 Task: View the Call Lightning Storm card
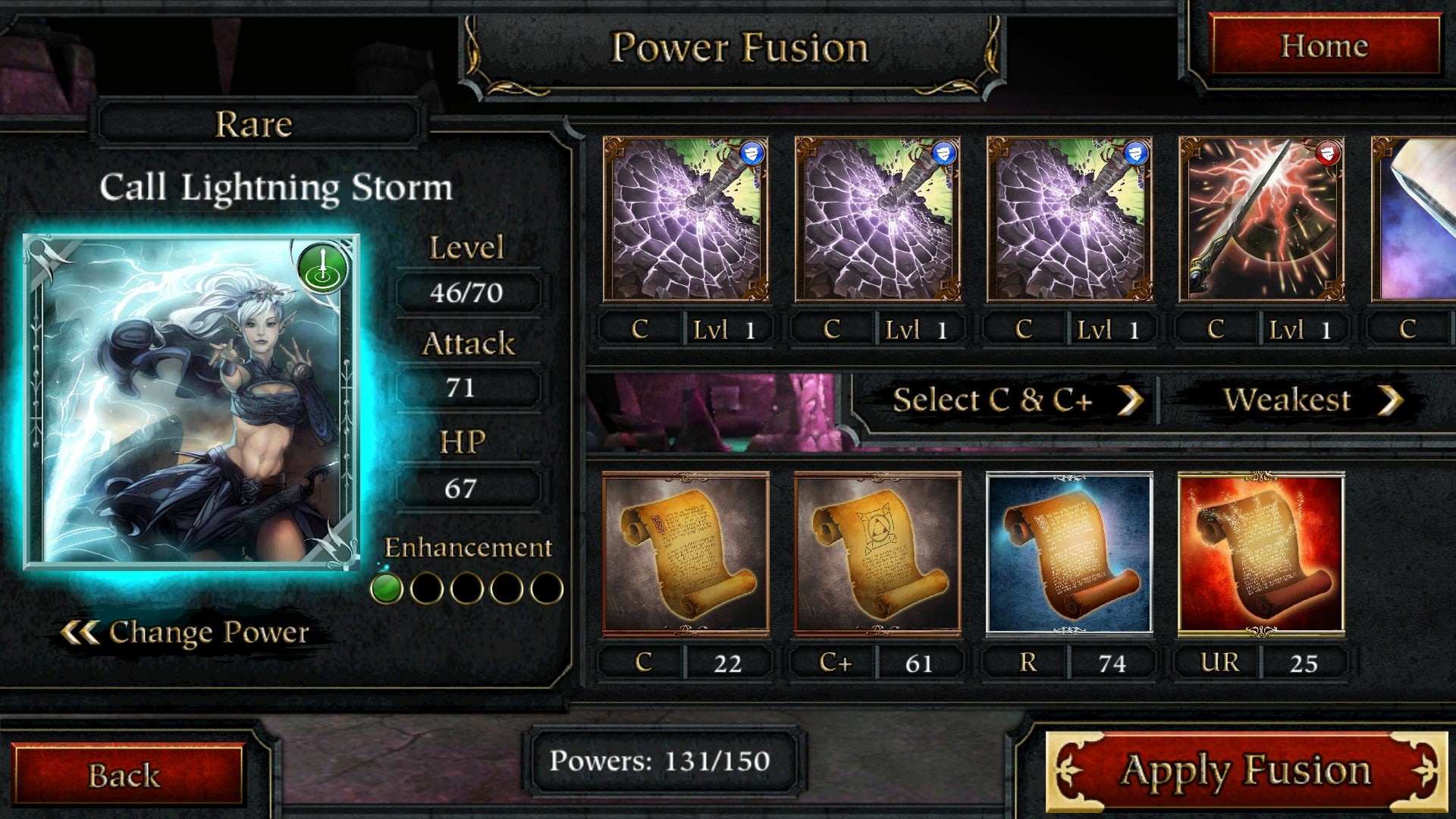191,402
